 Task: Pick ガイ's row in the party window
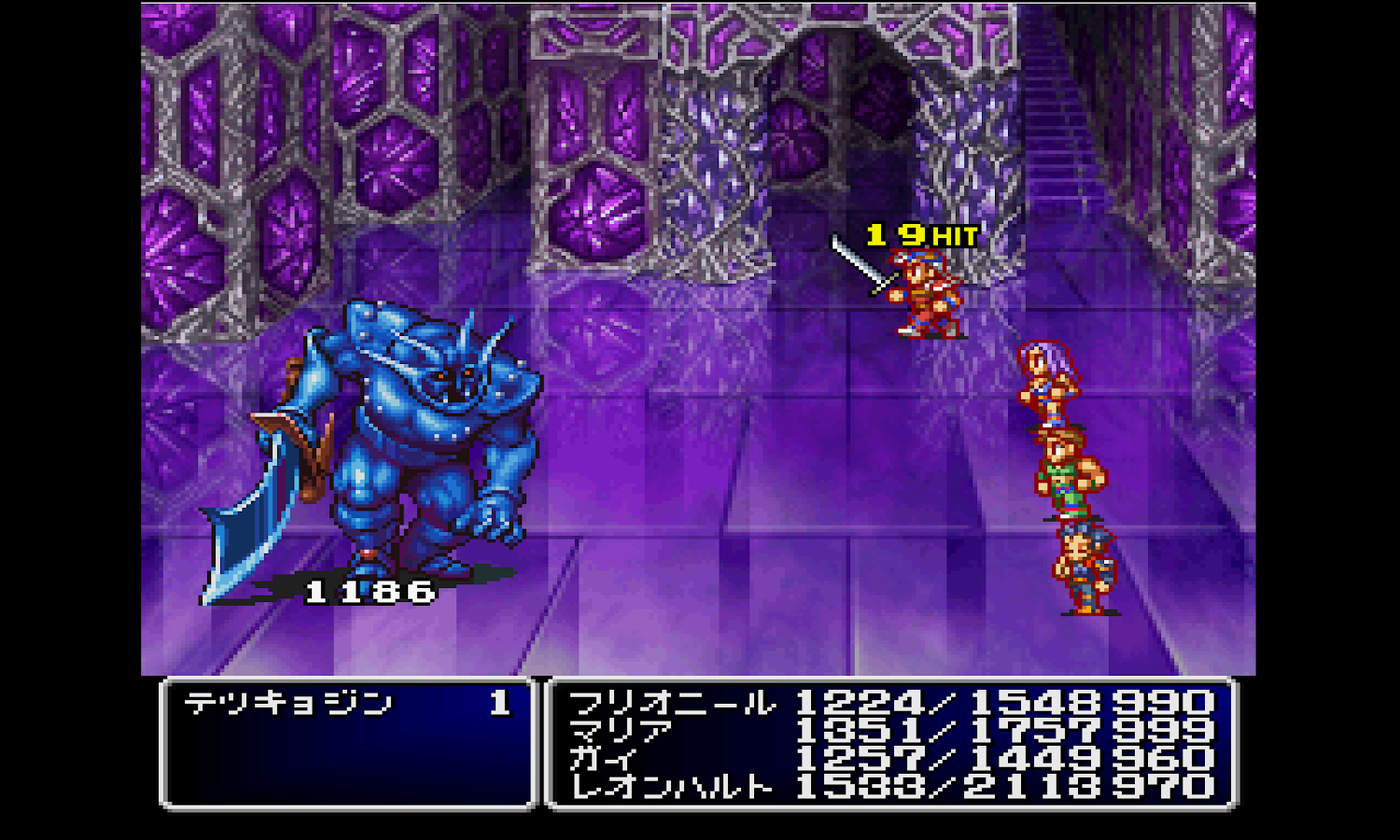point(605,759)
